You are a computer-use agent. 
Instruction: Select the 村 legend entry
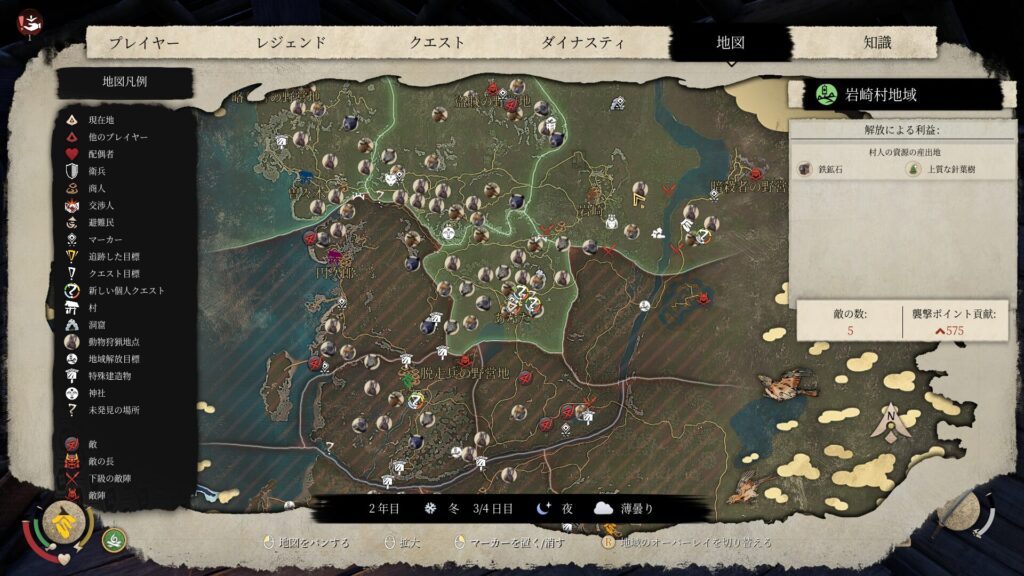pyautogui.click(x=92, y=308)
